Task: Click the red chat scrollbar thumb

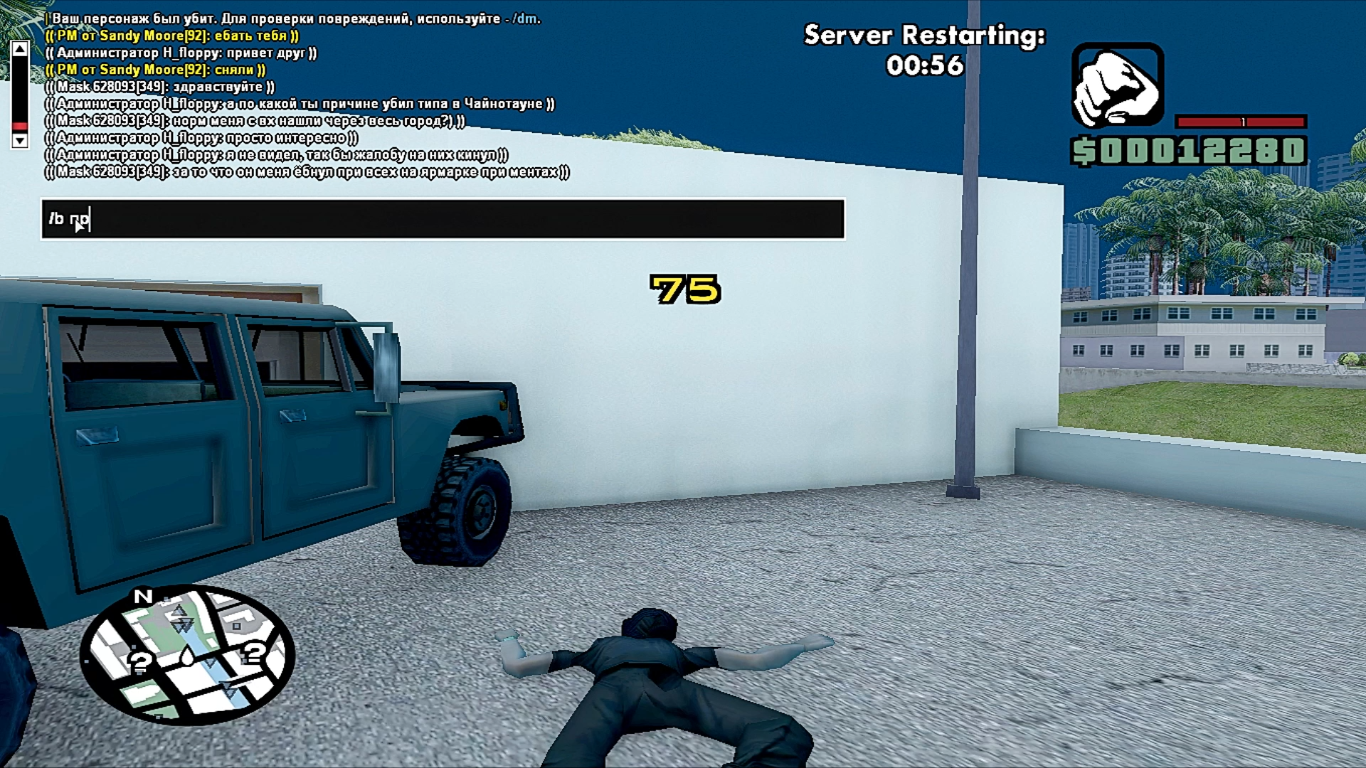Action: pos(19,126)
